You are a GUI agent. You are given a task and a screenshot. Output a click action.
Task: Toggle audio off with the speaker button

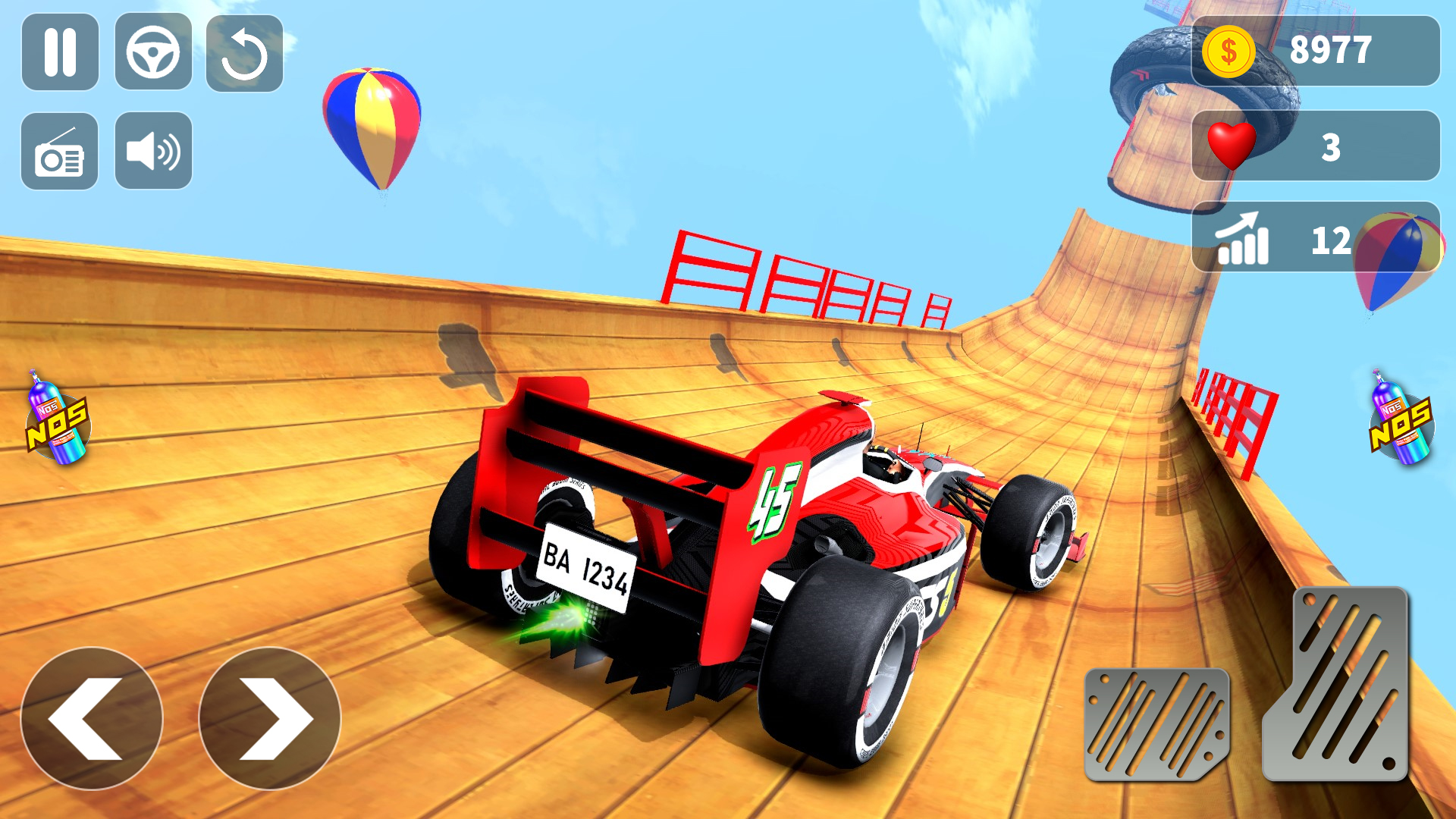pyautogui.click(x=154, y=149)
